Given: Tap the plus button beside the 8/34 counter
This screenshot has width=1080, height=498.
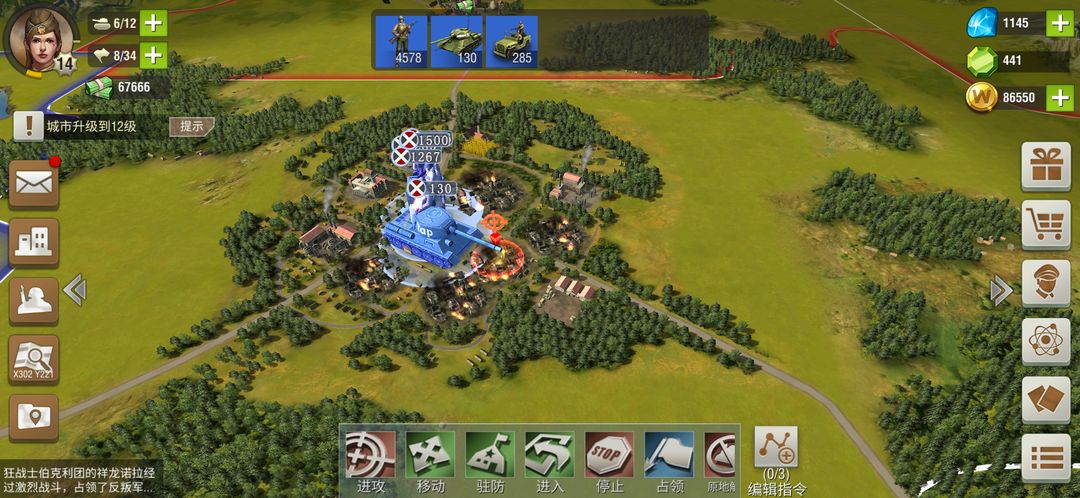Looking at the screenshot, I should tap(154, 55).
